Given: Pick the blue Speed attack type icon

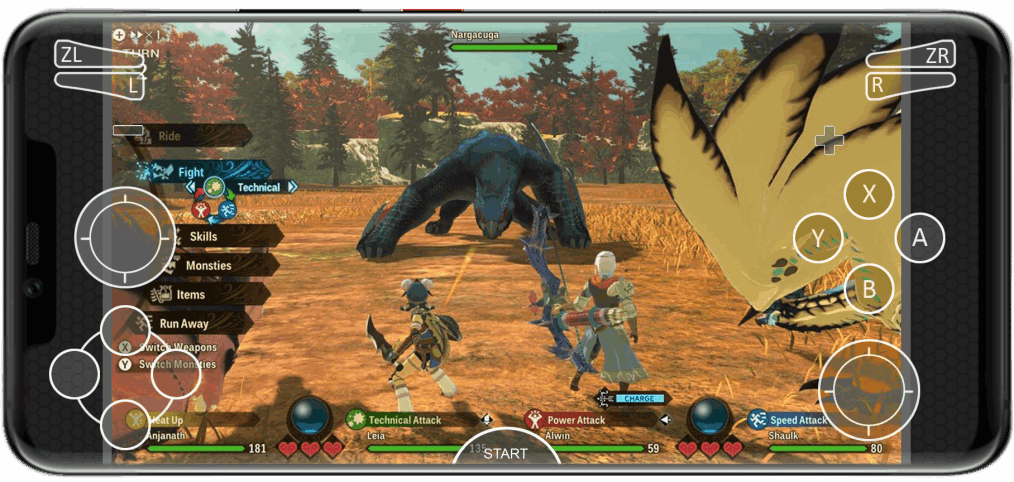Looking at the screenshot, I should coord(227,209).
